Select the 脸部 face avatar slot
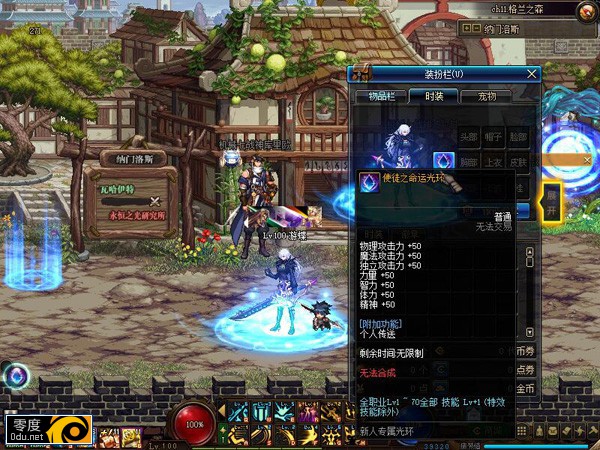This screenshot has width=600, height=450. [x=519, y=137]
